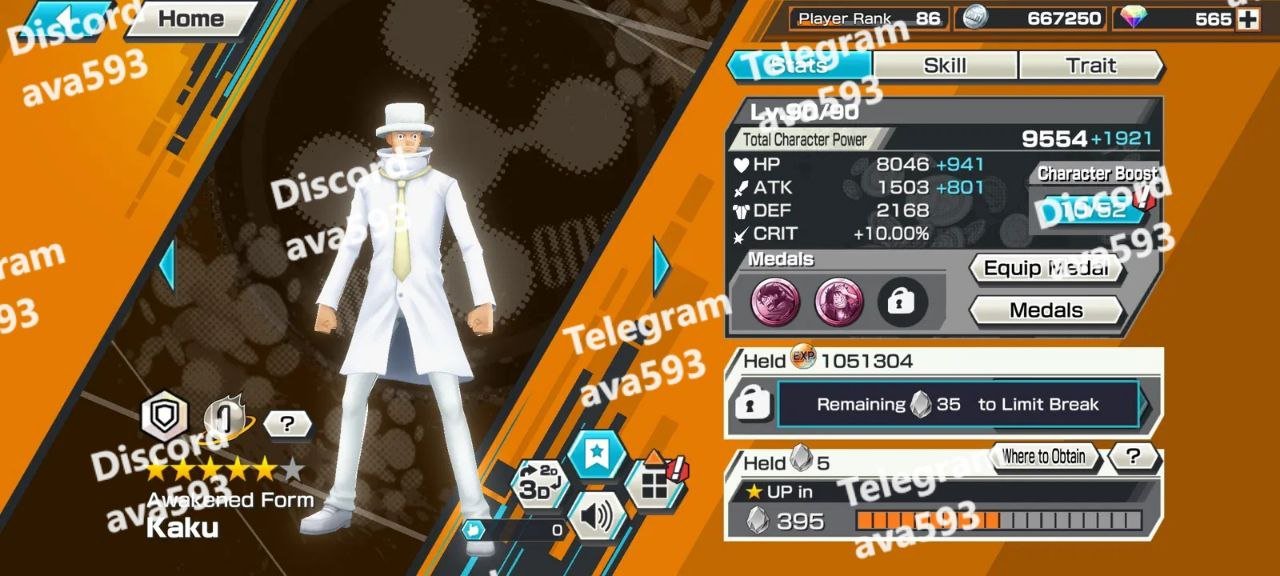The height and width of the screenshot is (576, 1280).
Task: Click the locked third medal slot
Action: click(903, 302)
